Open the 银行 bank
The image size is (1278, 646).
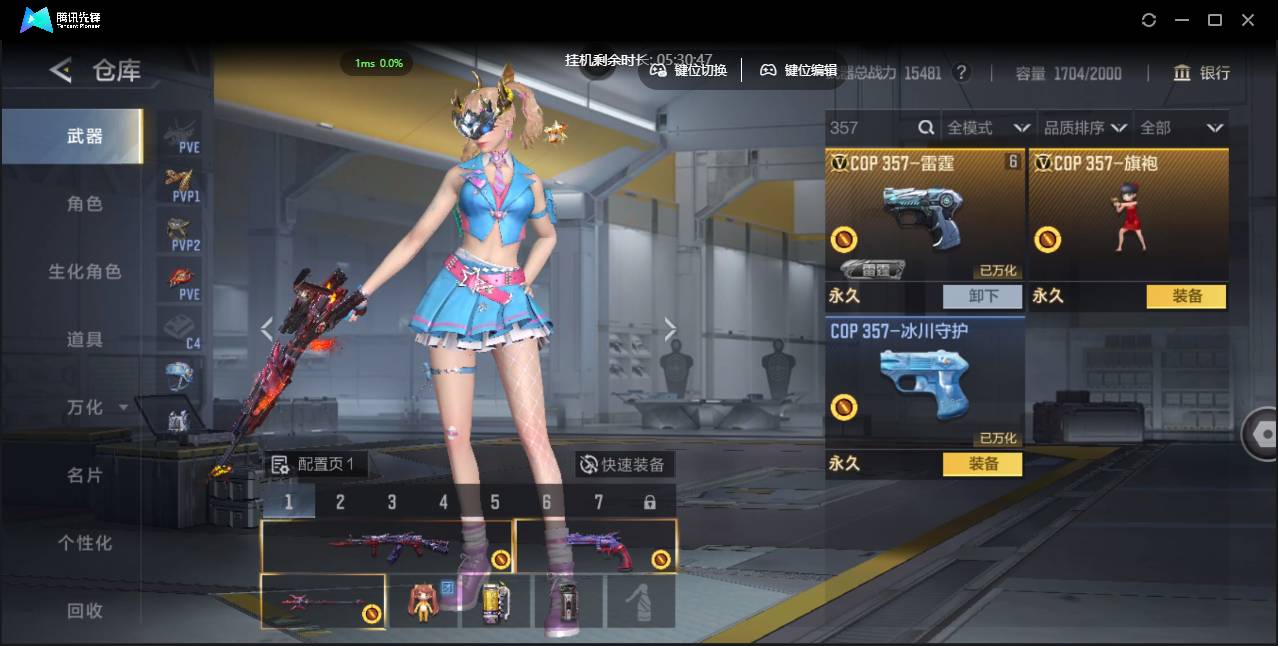pos(1202,73)
